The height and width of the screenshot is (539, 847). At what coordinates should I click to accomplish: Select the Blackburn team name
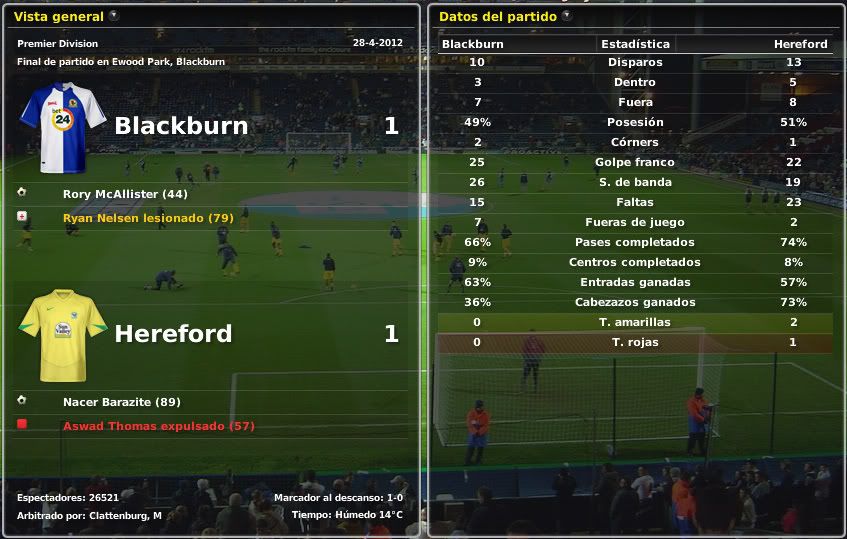[x=181, y=126]
